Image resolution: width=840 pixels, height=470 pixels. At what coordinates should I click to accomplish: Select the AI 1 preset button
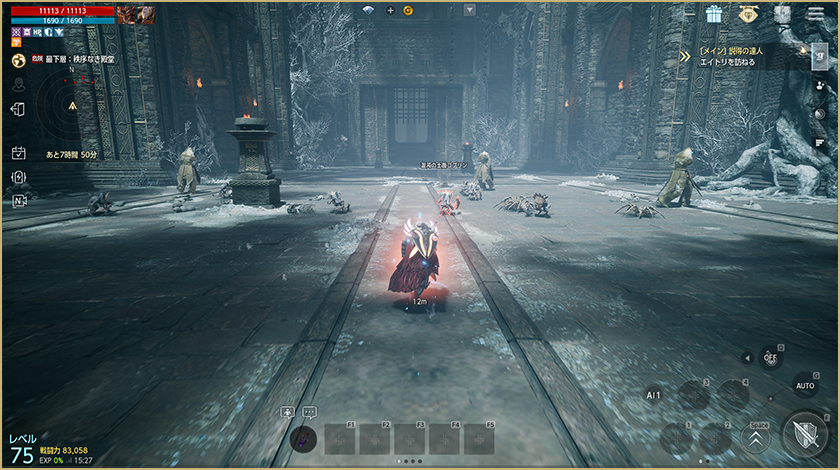[x=653, y=394]
